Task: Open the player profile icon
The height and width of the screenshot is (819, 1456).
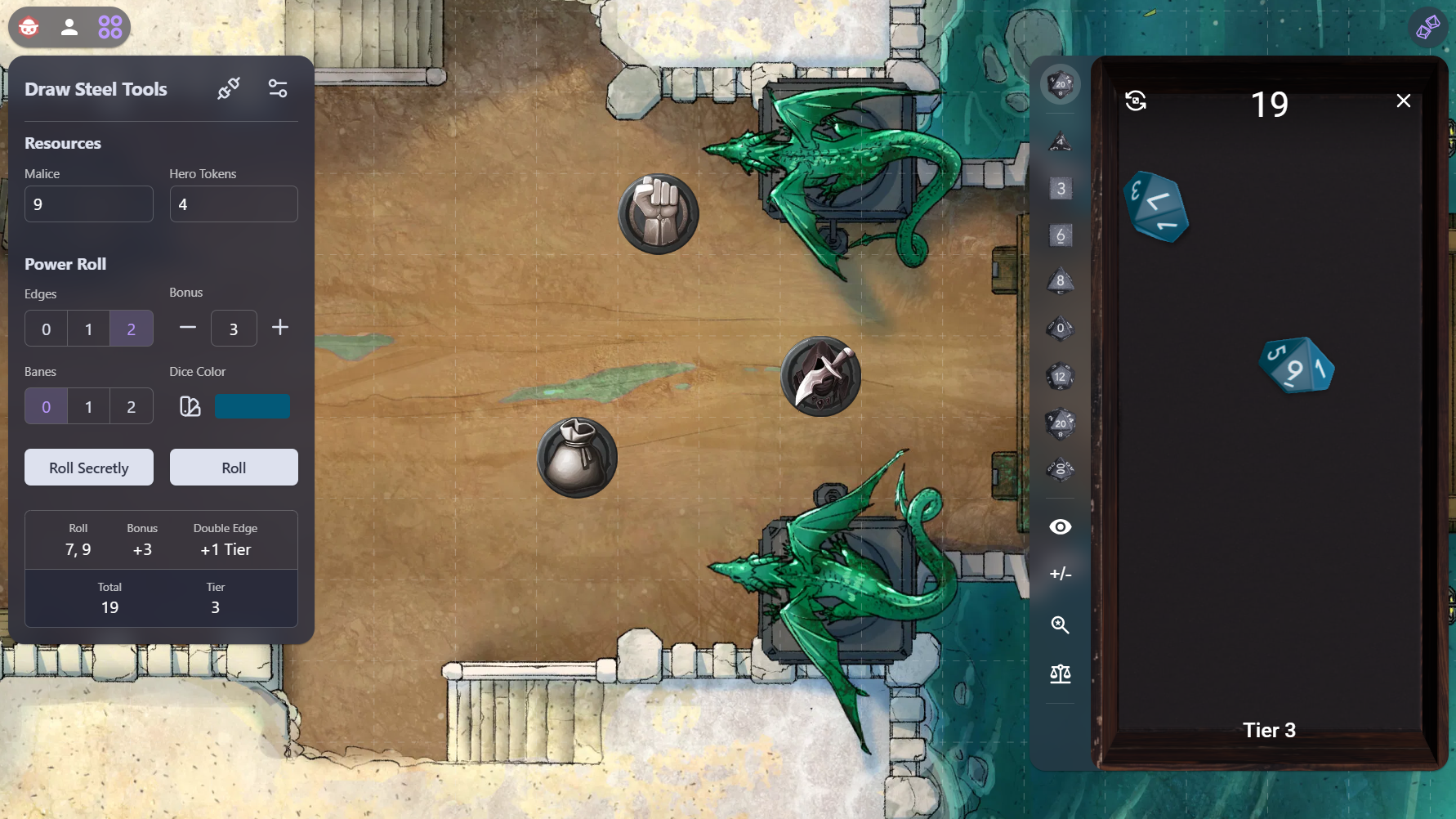Action: pos(69,27)
